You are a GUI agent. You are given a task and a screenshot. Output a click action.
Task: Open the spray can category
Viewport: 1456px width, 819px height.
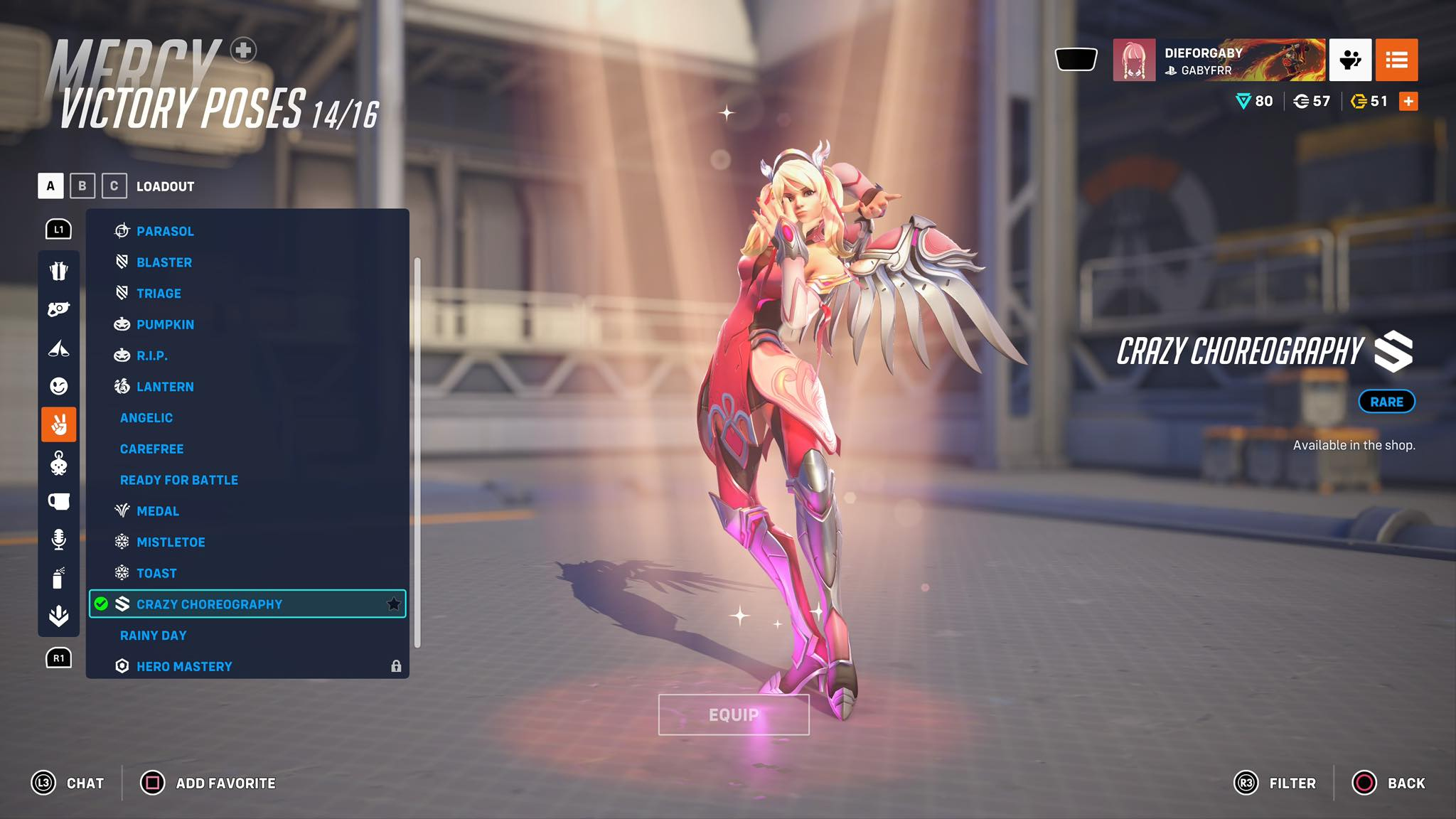click(59, 578)
